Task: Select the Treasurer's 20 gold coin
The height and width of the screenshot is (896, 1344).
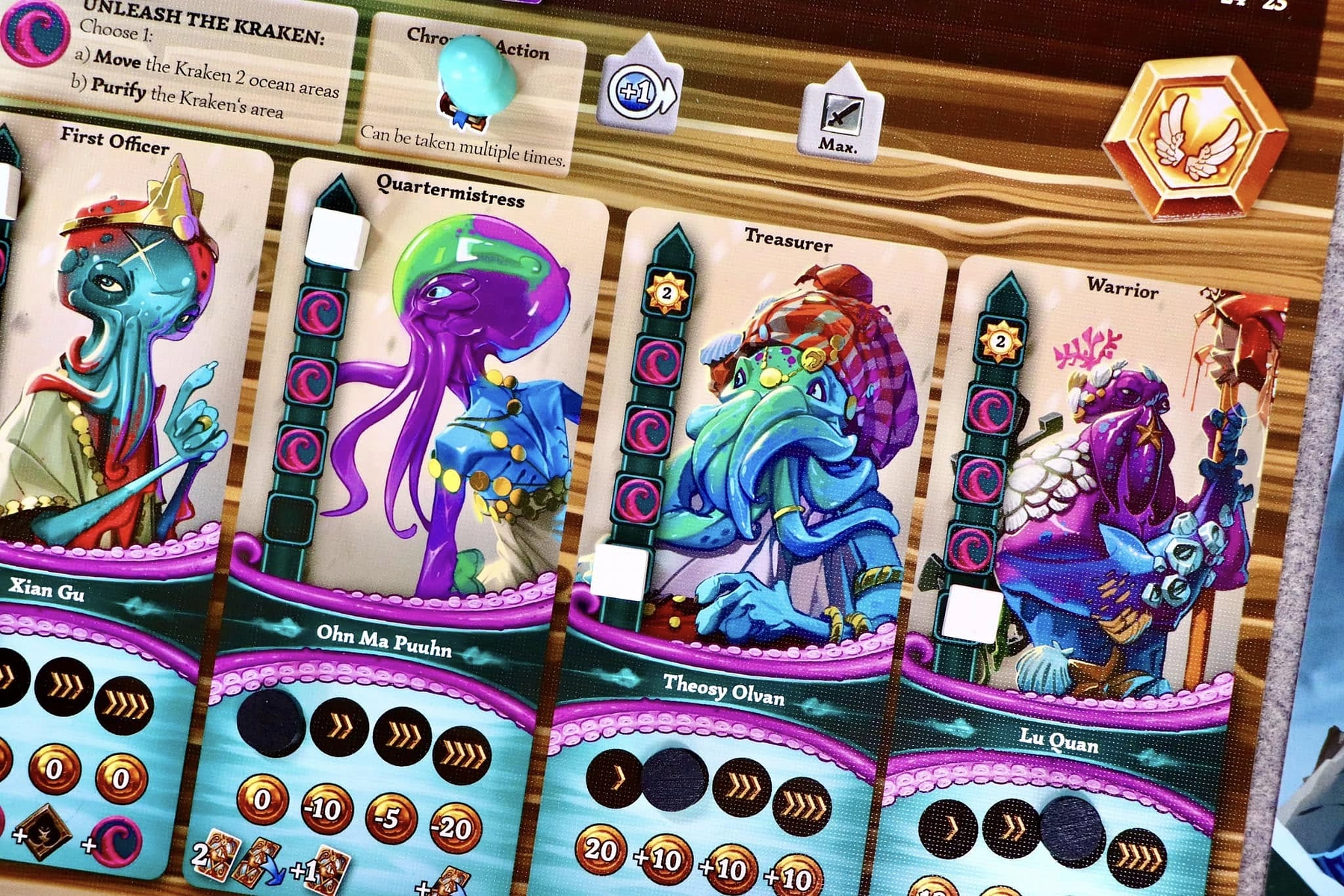Action: (x=601, y=850)
